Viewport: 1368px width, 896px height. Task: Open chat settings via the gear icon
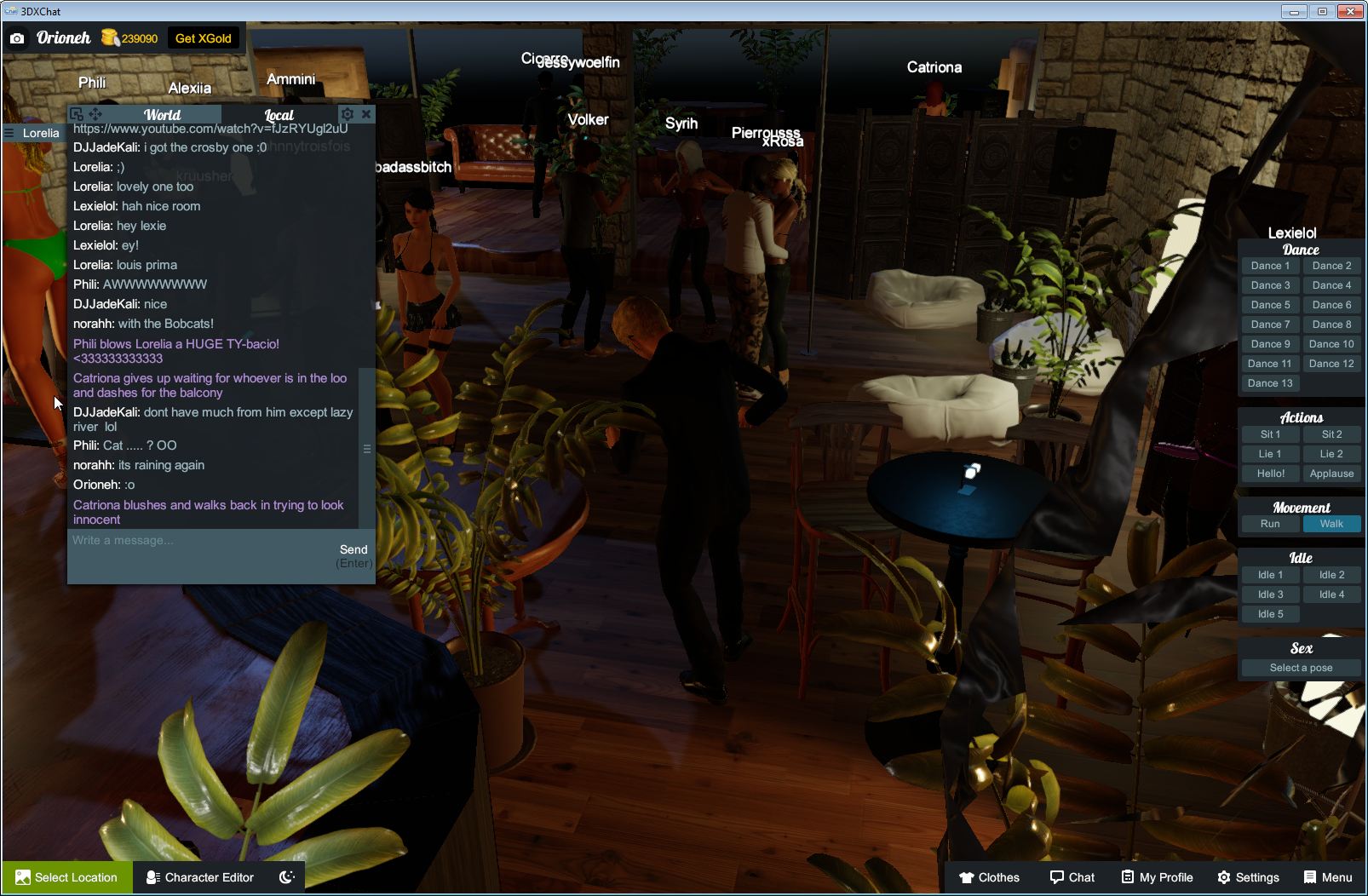(x=348, y=113)
